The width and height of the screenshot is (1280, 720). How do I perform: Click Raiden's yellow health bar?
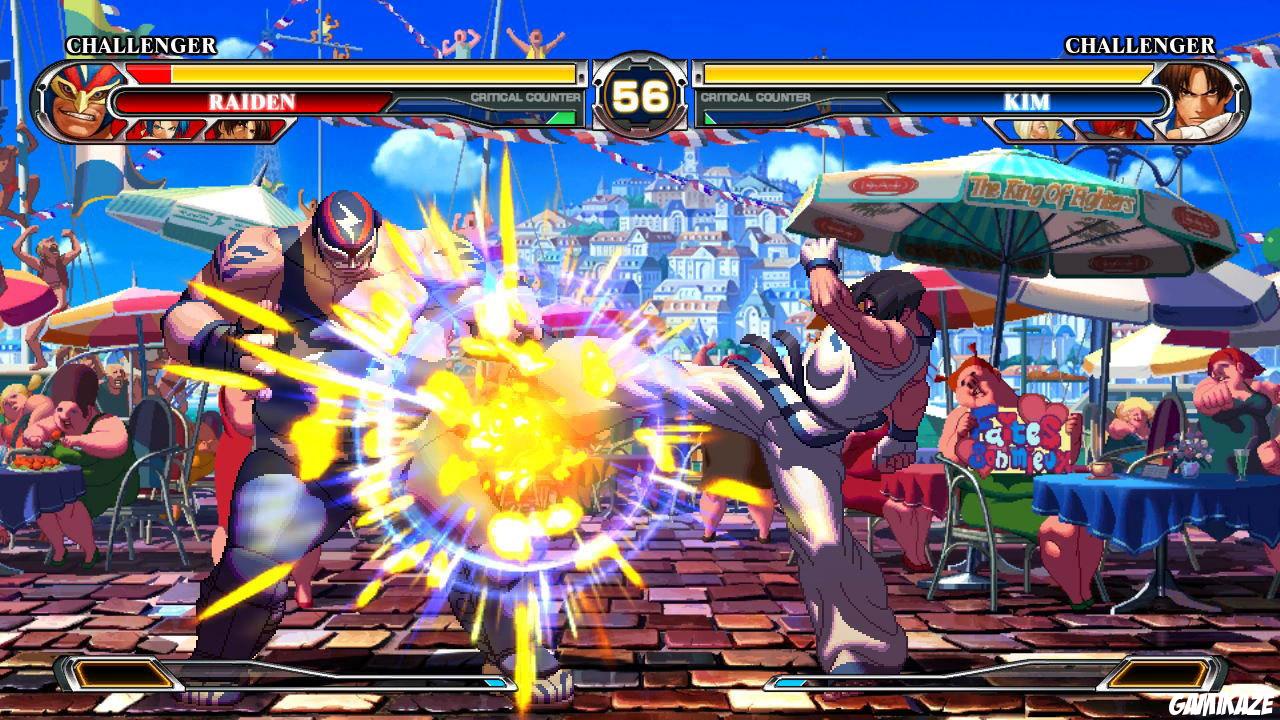370,73
